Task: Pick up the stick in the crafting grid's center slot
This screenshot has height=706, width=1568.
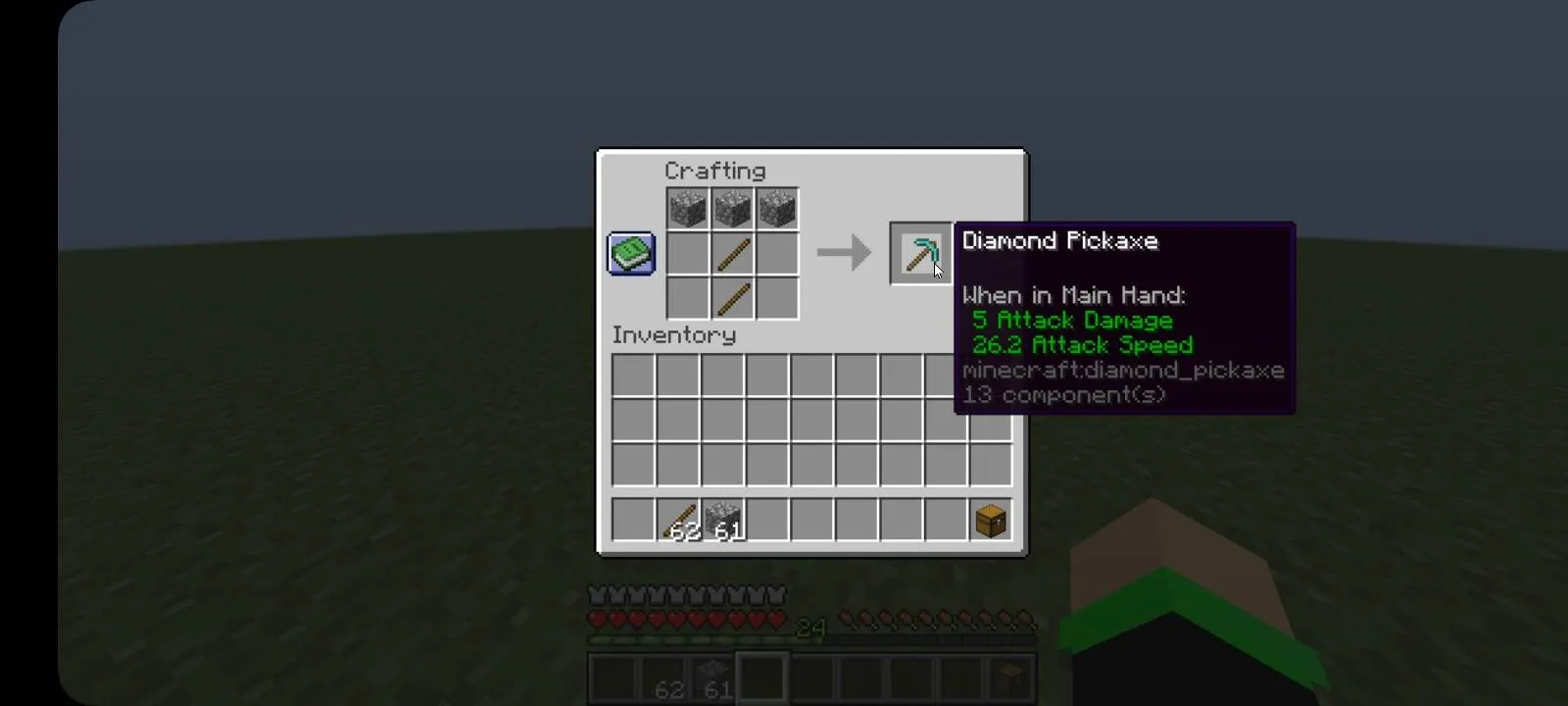Action: [731, 253]
